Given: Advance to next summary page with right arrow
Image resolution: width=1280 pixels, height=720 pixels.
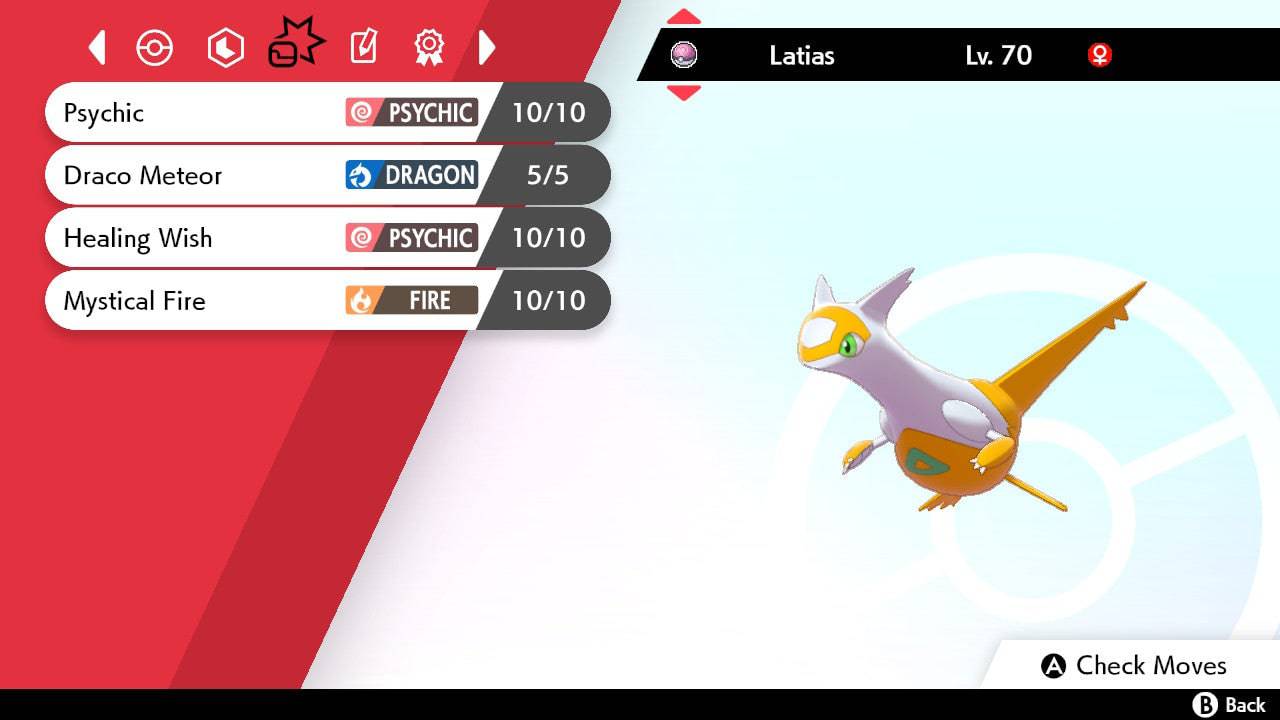Looking at the screenshot, I should pos(487,47).
